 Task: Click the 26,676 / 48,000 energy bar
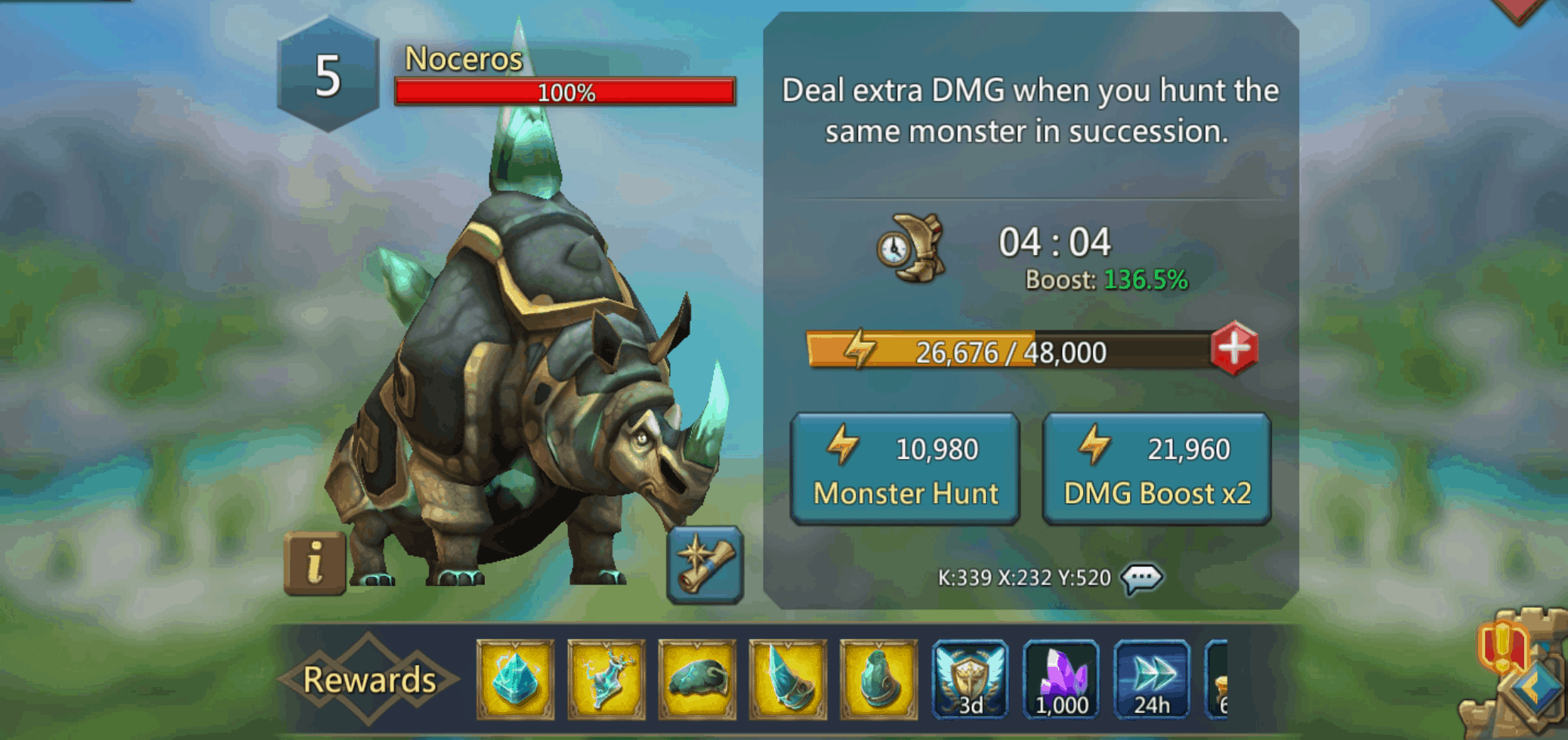coord(1012,350)
